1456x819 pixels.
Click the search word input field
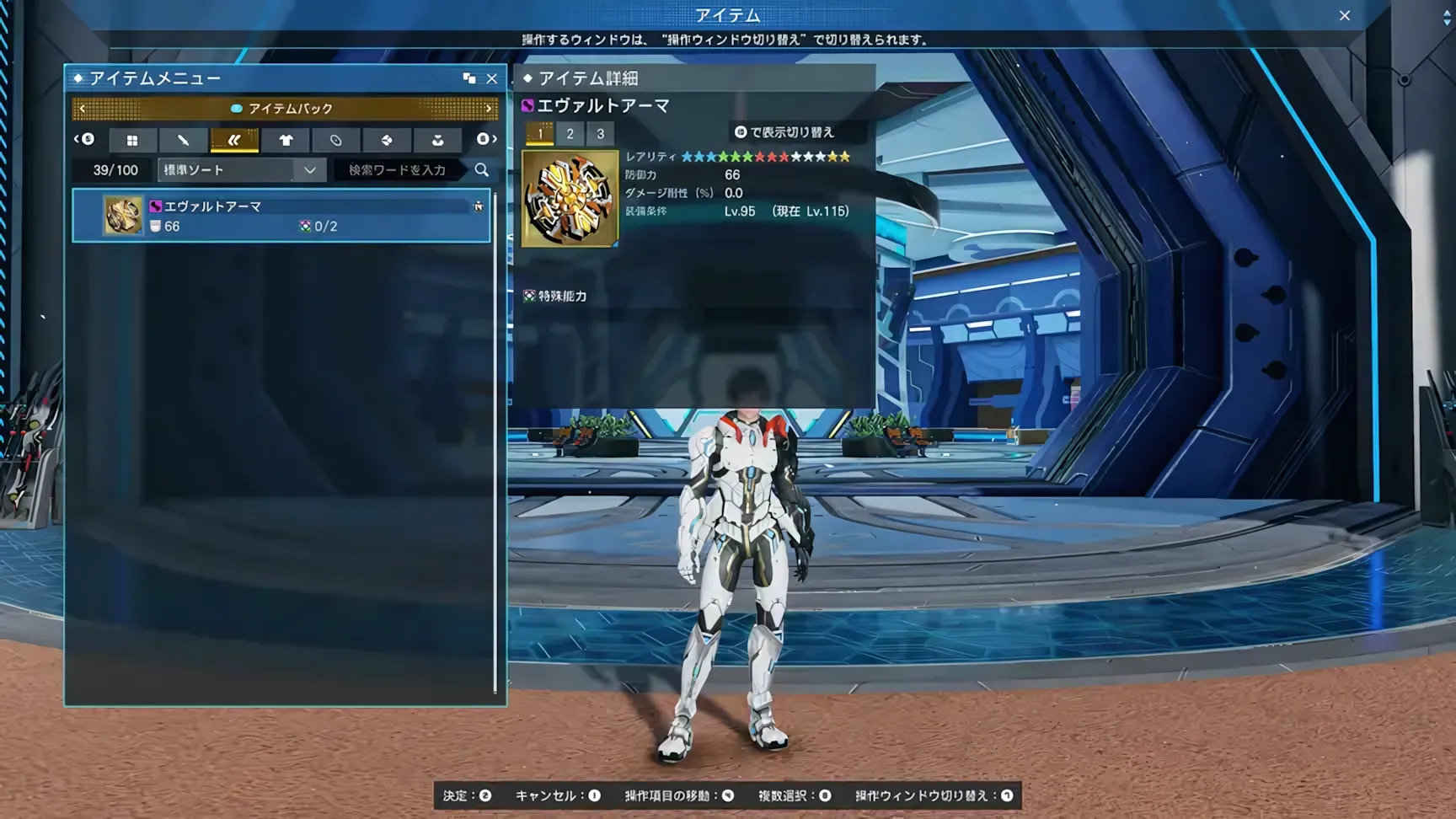click(x=398, y=170)
